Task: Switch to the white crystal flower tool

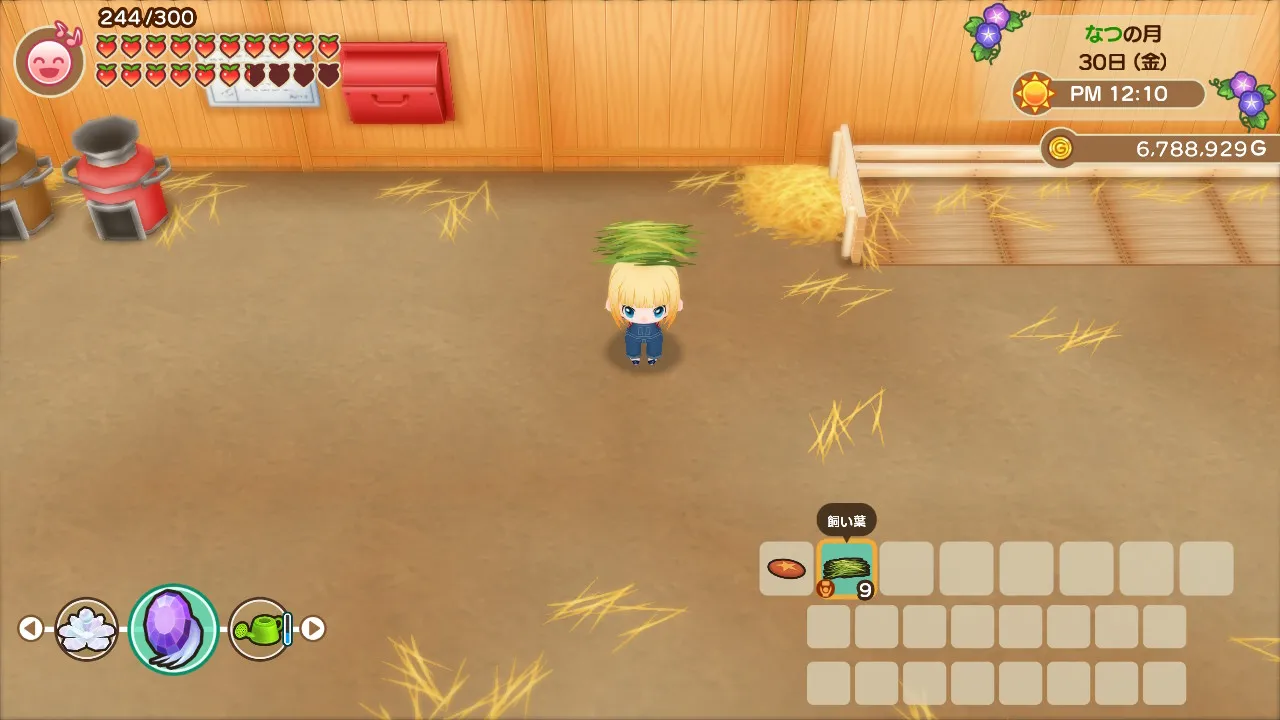Action: coord(87,629)
